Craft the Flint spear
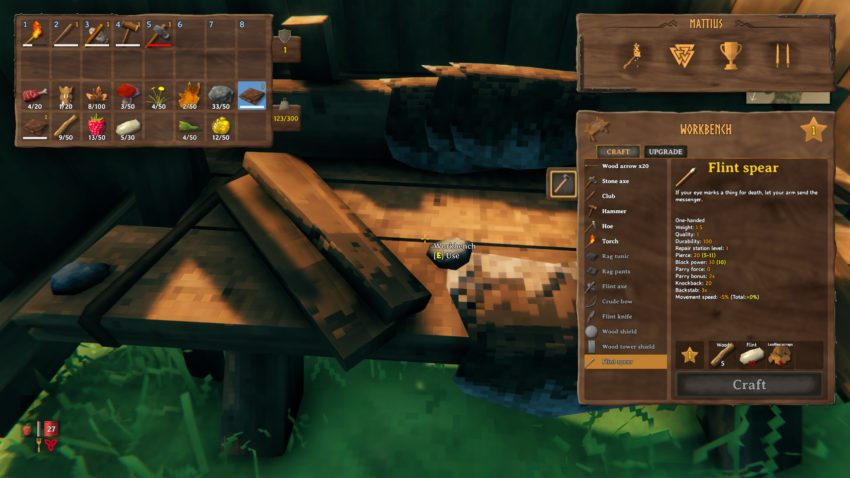Screen dimensions: 850x478 point(748,384)
